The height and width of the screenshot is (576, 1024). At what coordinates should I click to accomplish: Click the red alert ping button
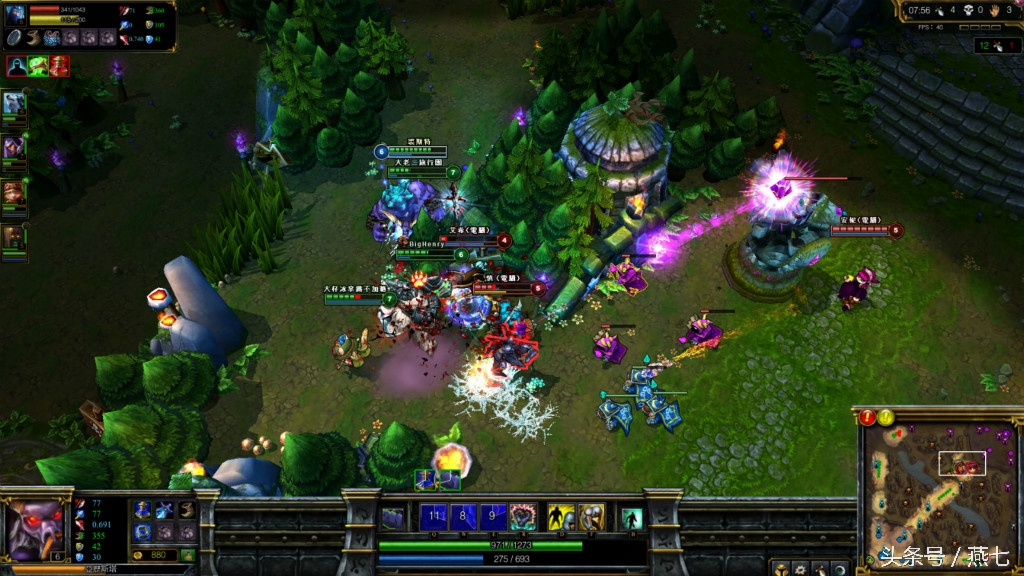(867, 418)
